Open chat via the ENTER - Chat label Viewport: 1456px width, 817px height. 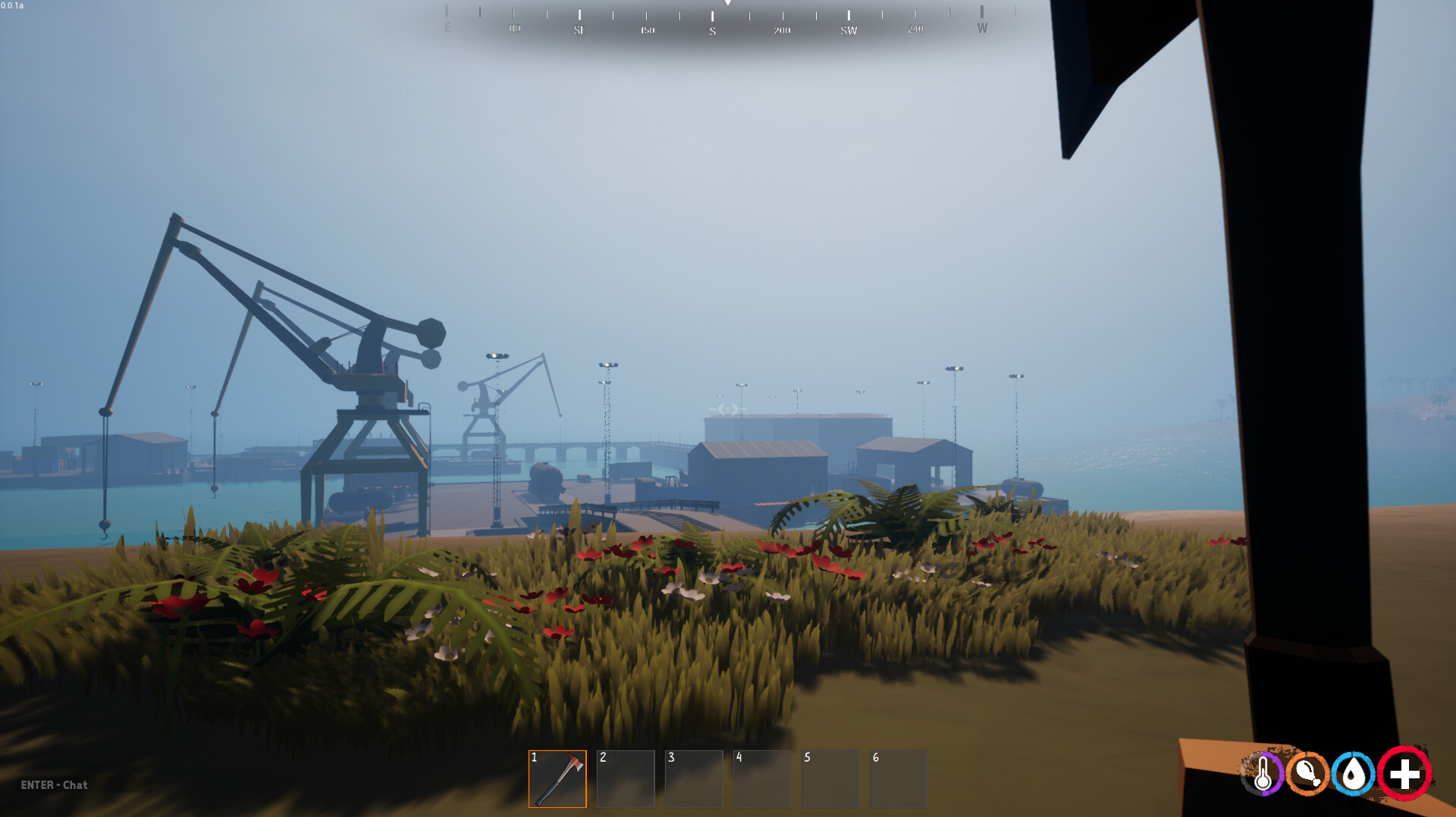pyautogui.click(x=55, y=786)
